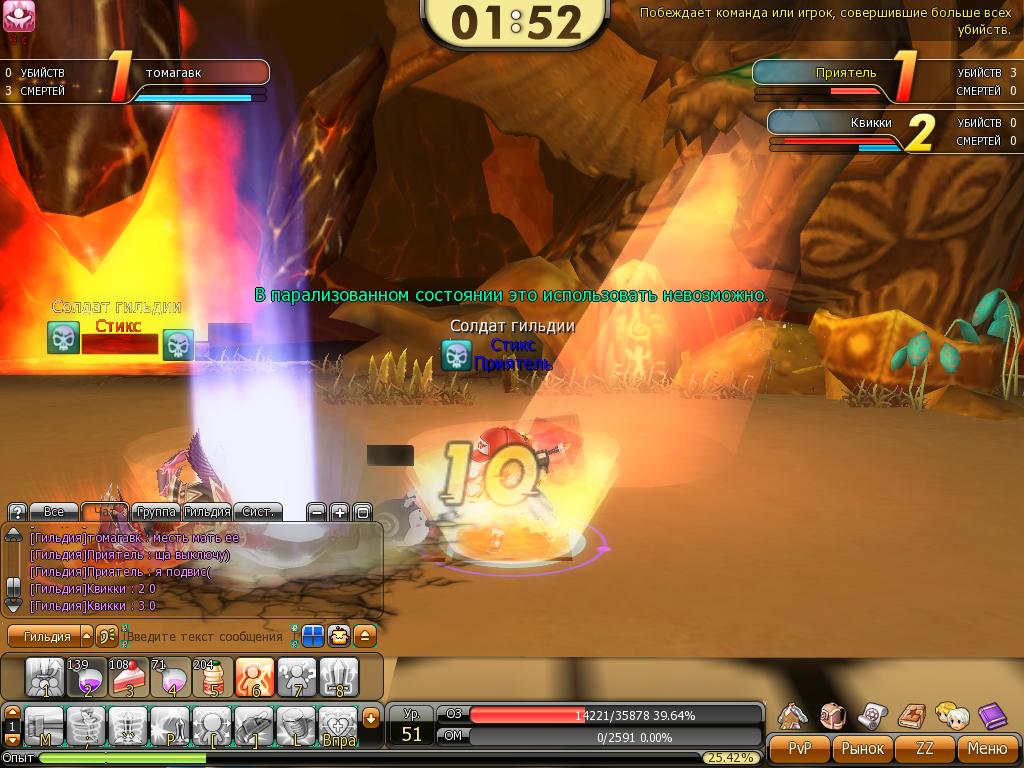Switch to the Группа chat tab
The width and height of the screenshot is (1024, 768).
[156, 512]
